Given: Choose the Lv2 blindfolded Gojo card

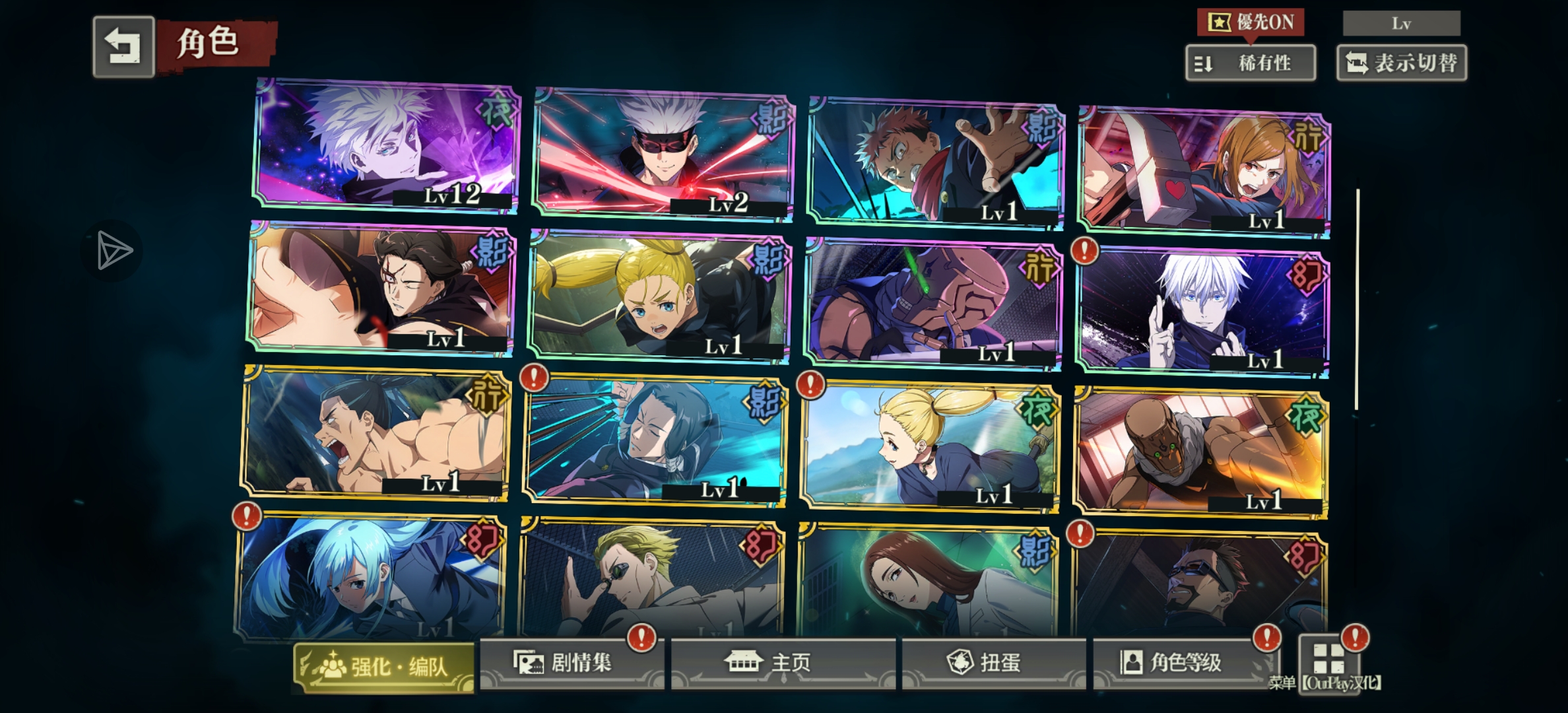Looking at the screenshot, I should point(663,154).
